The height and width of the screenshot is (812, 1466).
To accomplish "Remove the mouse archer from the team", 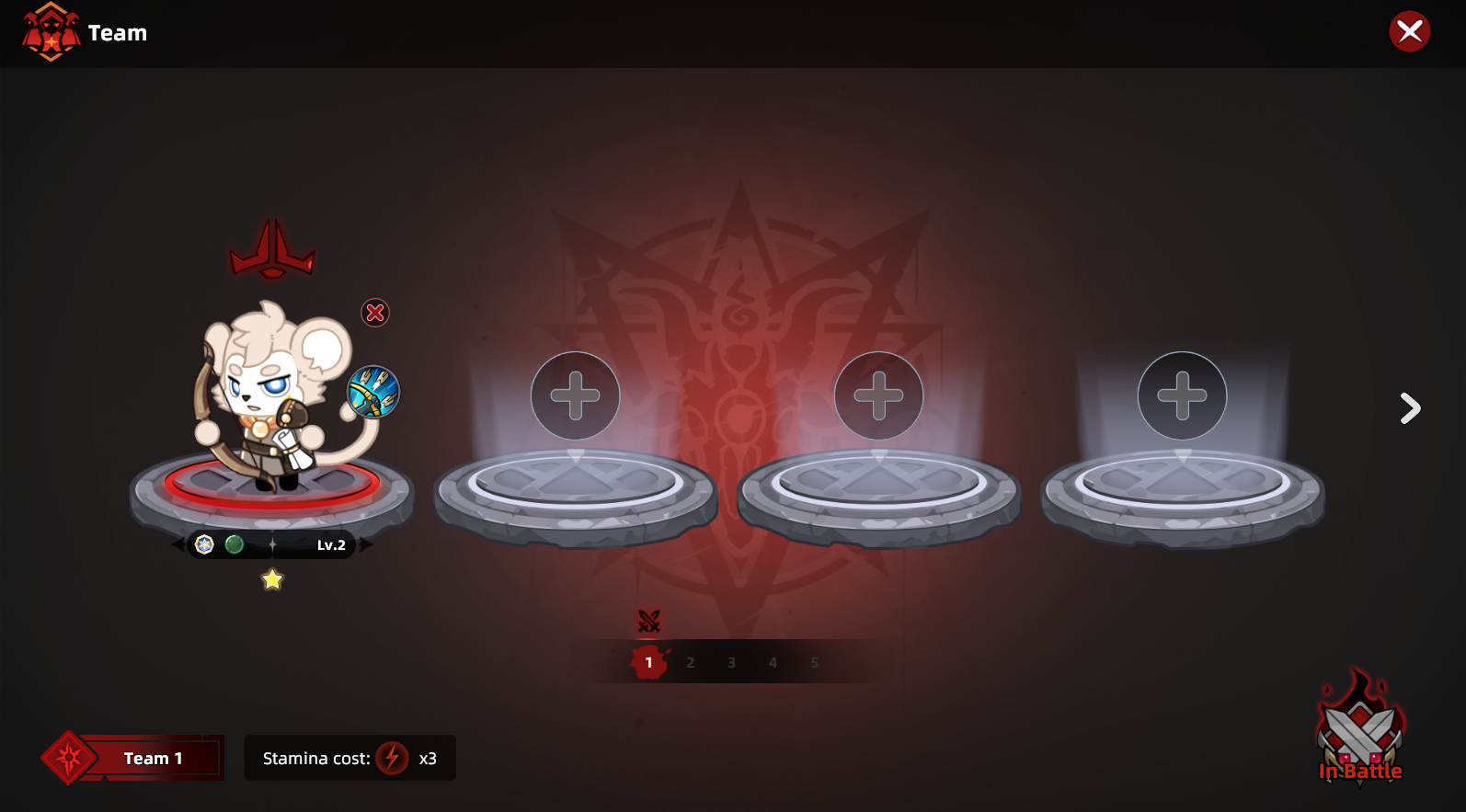I will click(x=375, y=313).
